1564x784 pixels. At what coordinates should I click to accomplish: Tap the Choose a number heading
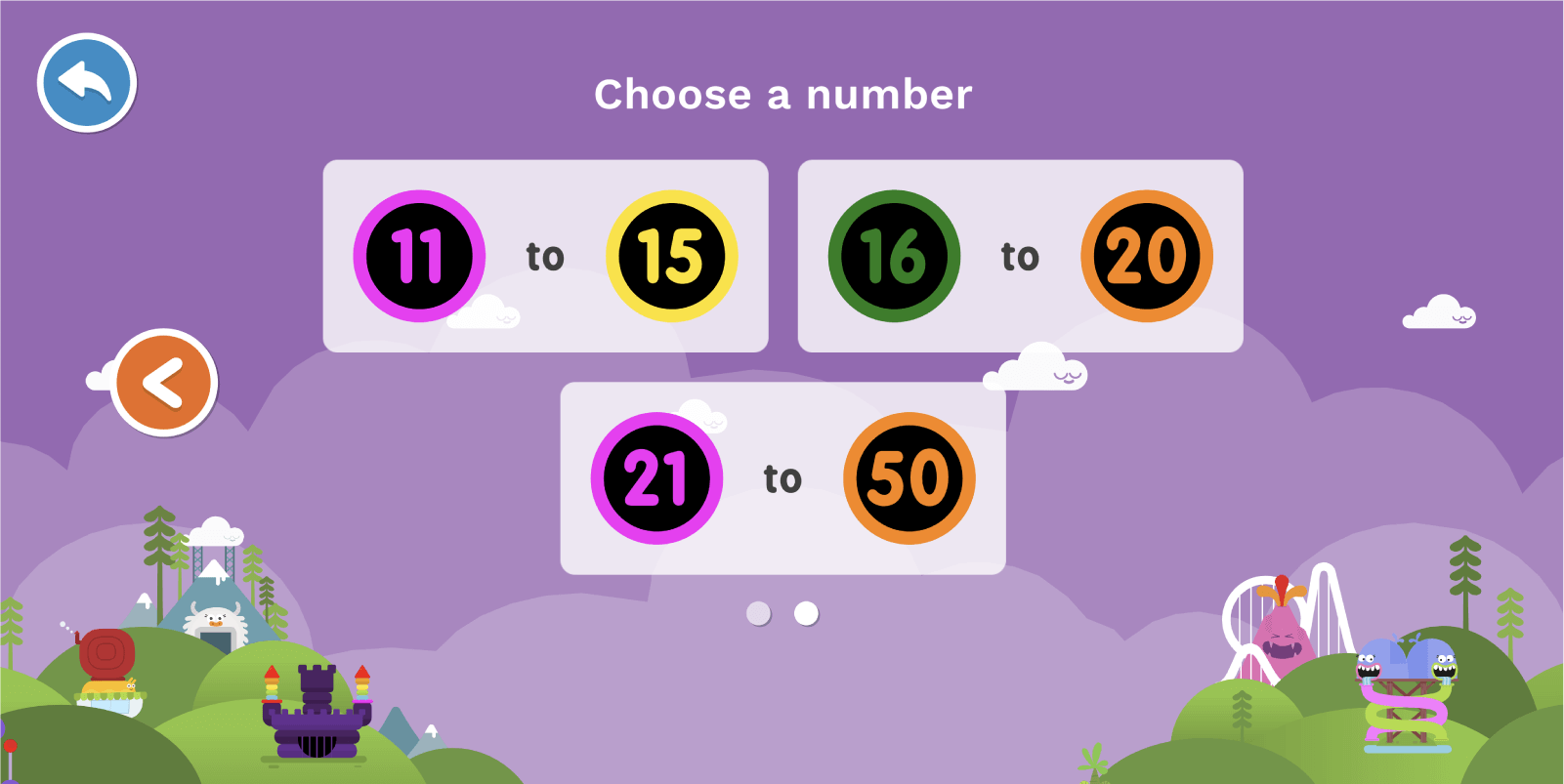(782, 94)
